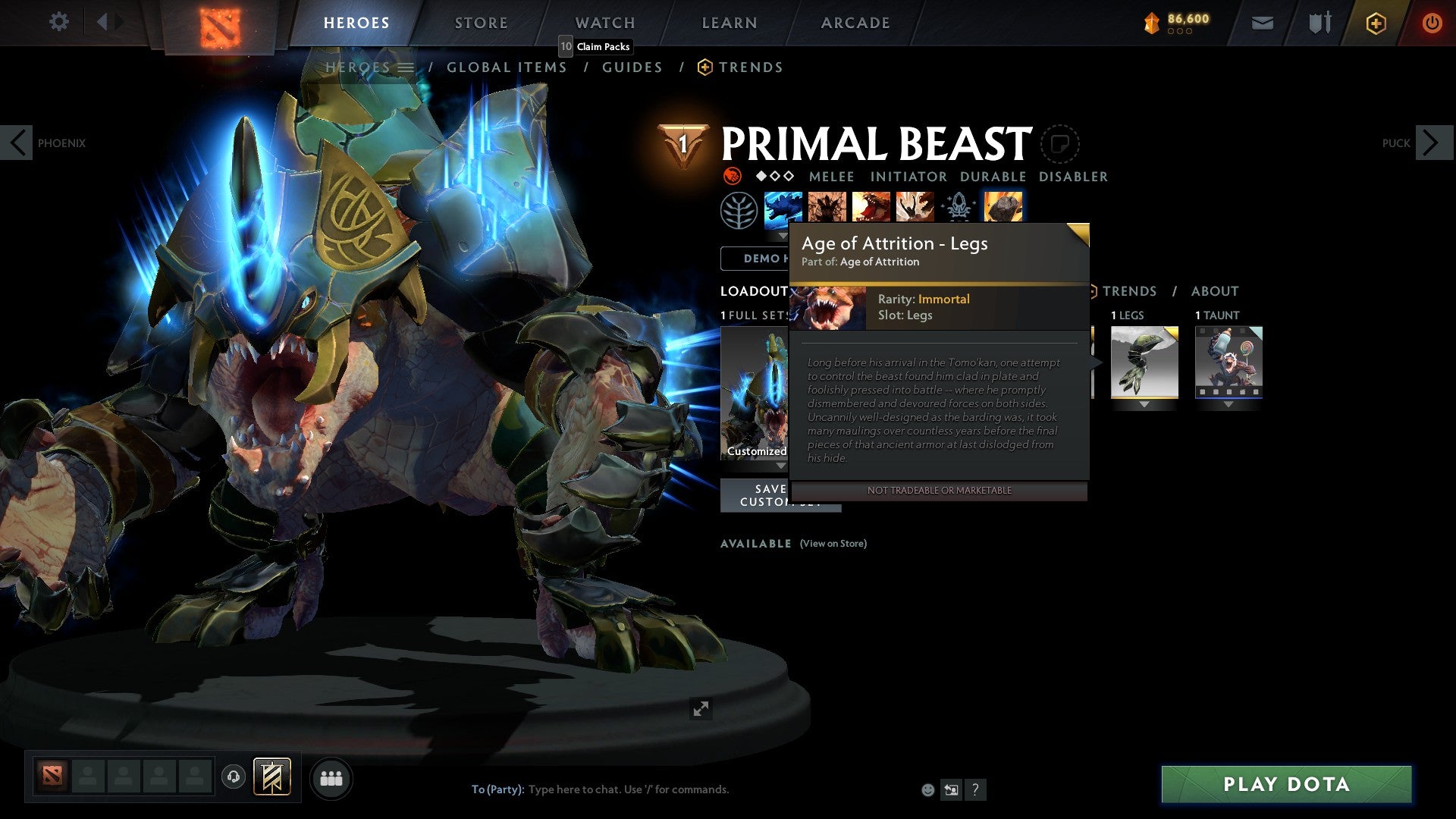1456x819 pixels.
Task: Toggle voice chat headset icon
Action: pos(234,777)
